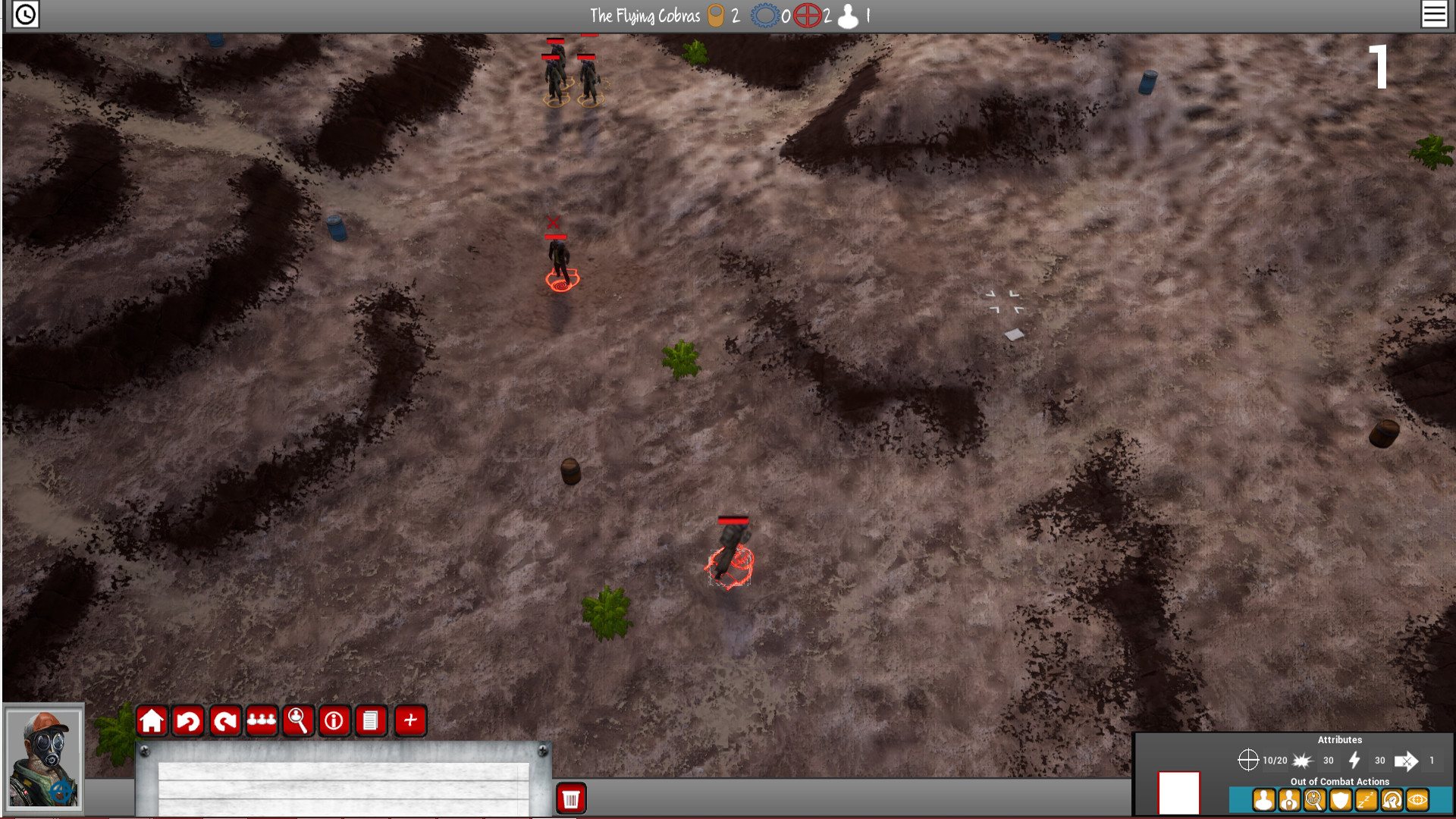Click the clock icon button
This screenshot has height=819, width=1456.
point(26,14)
